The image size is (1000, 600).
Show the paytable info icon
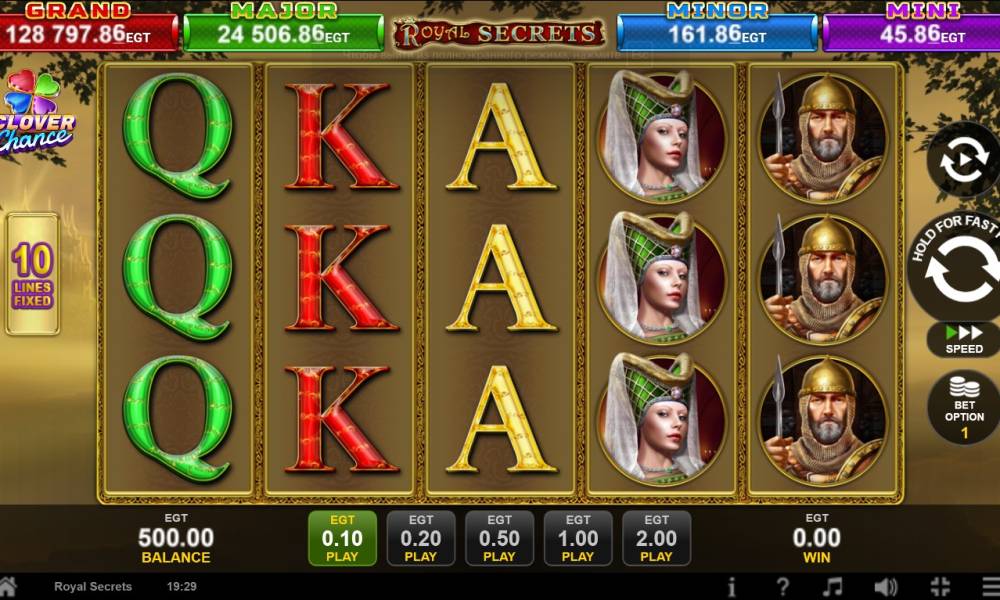(x=732, y=587)
